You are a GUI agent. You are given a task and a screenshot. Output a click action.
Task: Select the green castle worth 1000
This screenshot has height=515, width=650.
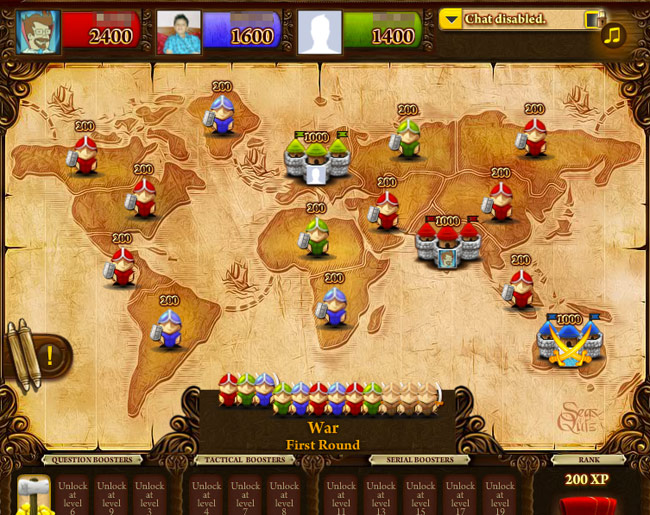point(317,158)
